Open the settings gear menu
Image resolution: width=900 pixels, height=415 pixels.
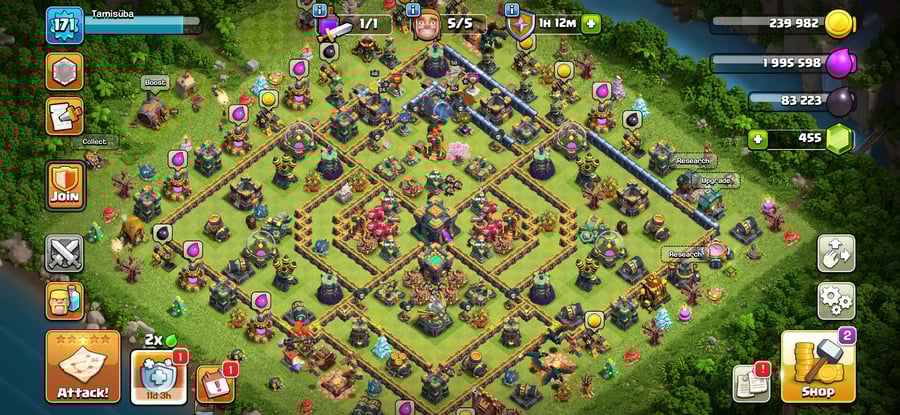pyautogui.click(x=836, y=299)
